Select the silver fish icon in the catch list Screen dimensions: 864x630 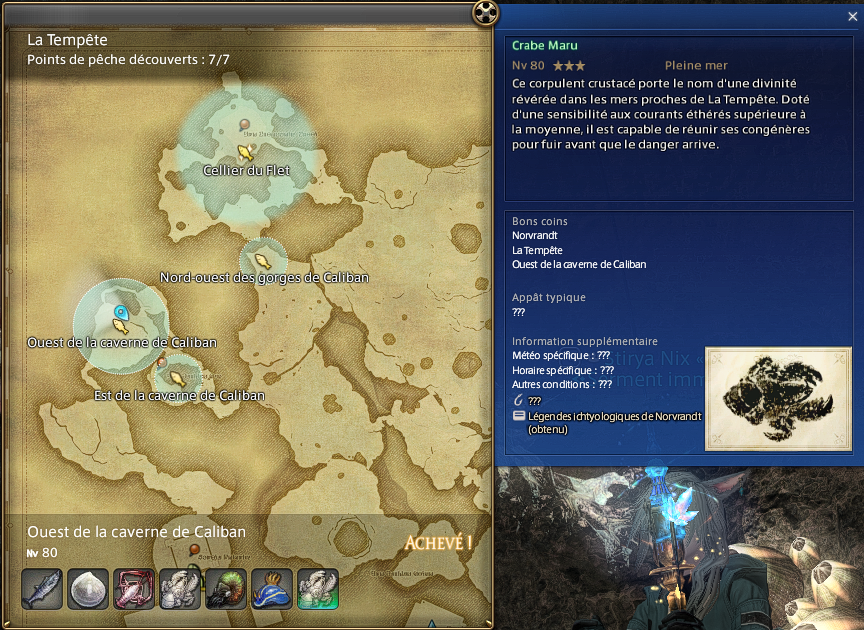(x=41, y=589)
